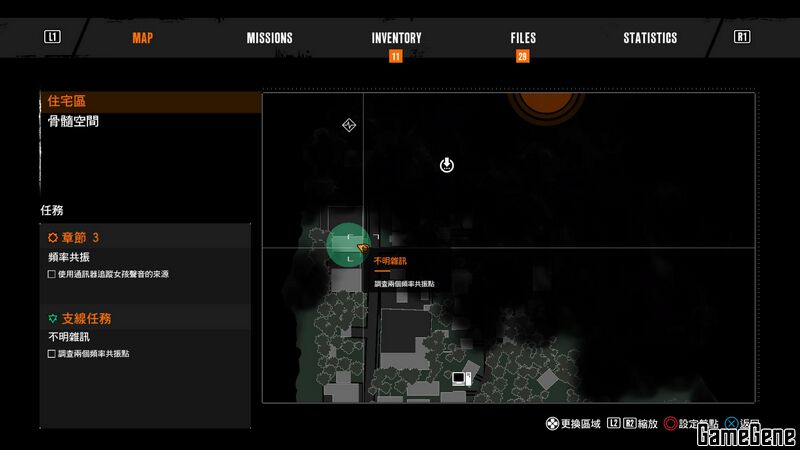Switch to the MISSIONS tab

click(x=270, y=38)
